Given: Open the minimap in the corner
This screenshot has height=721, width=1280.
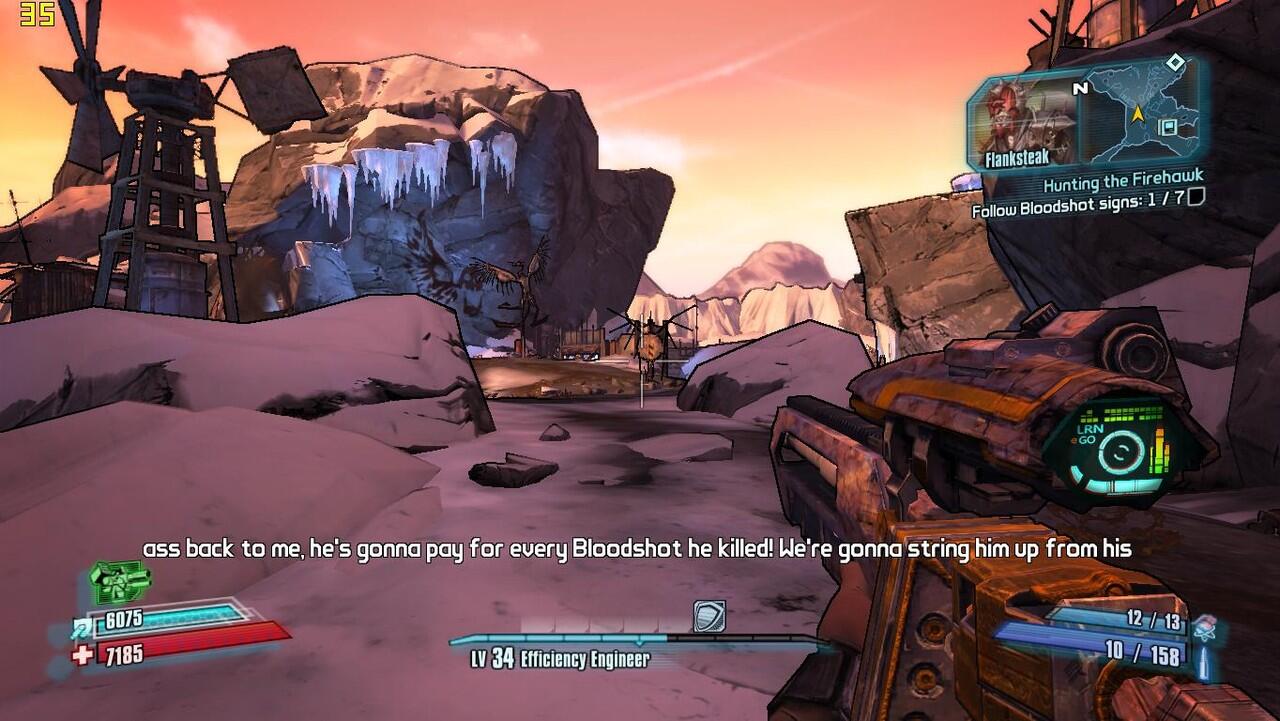Looking at the screenshot, I should (1142, 112).
